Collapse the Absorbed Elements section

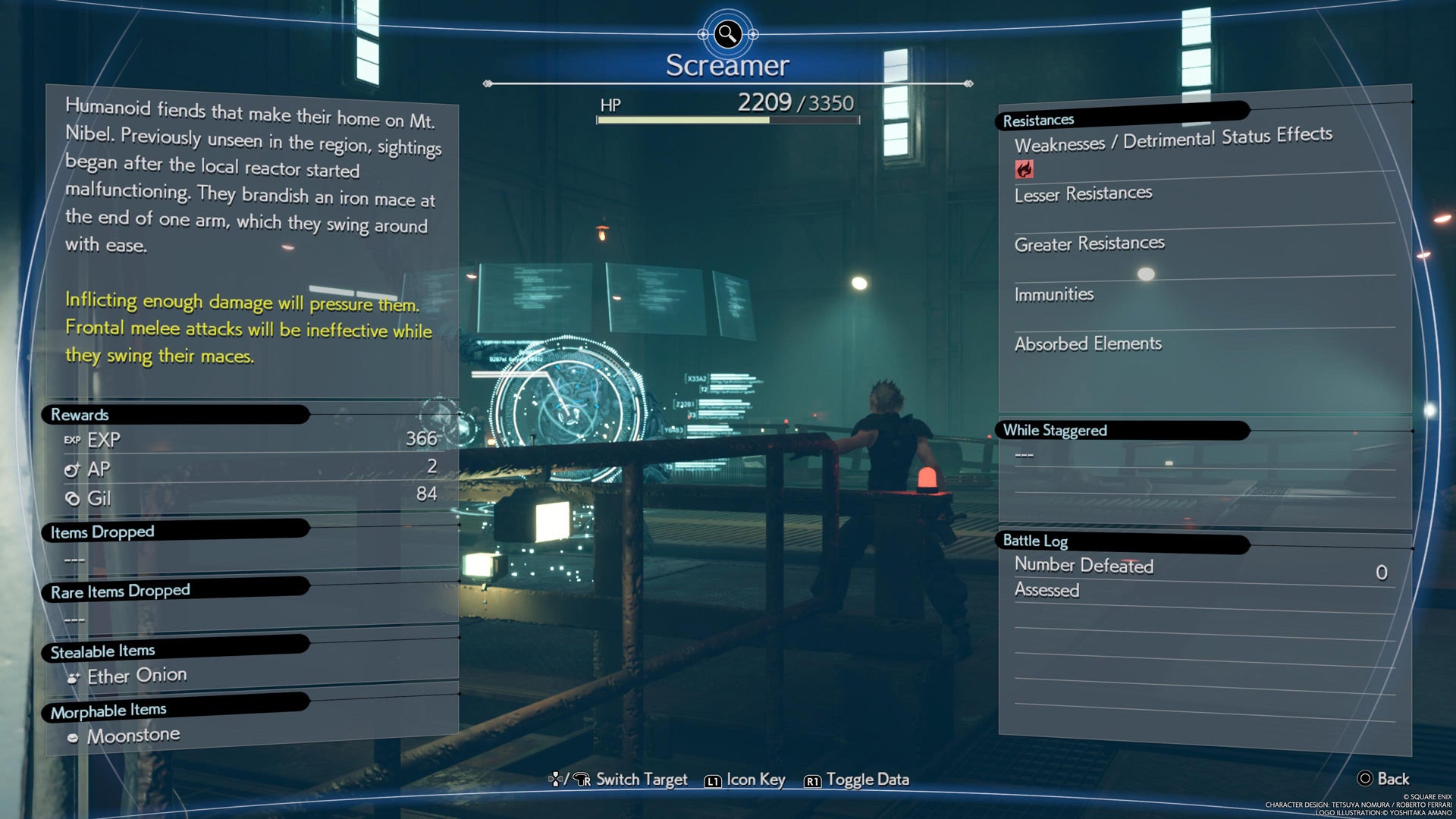tap(1088, 344)
